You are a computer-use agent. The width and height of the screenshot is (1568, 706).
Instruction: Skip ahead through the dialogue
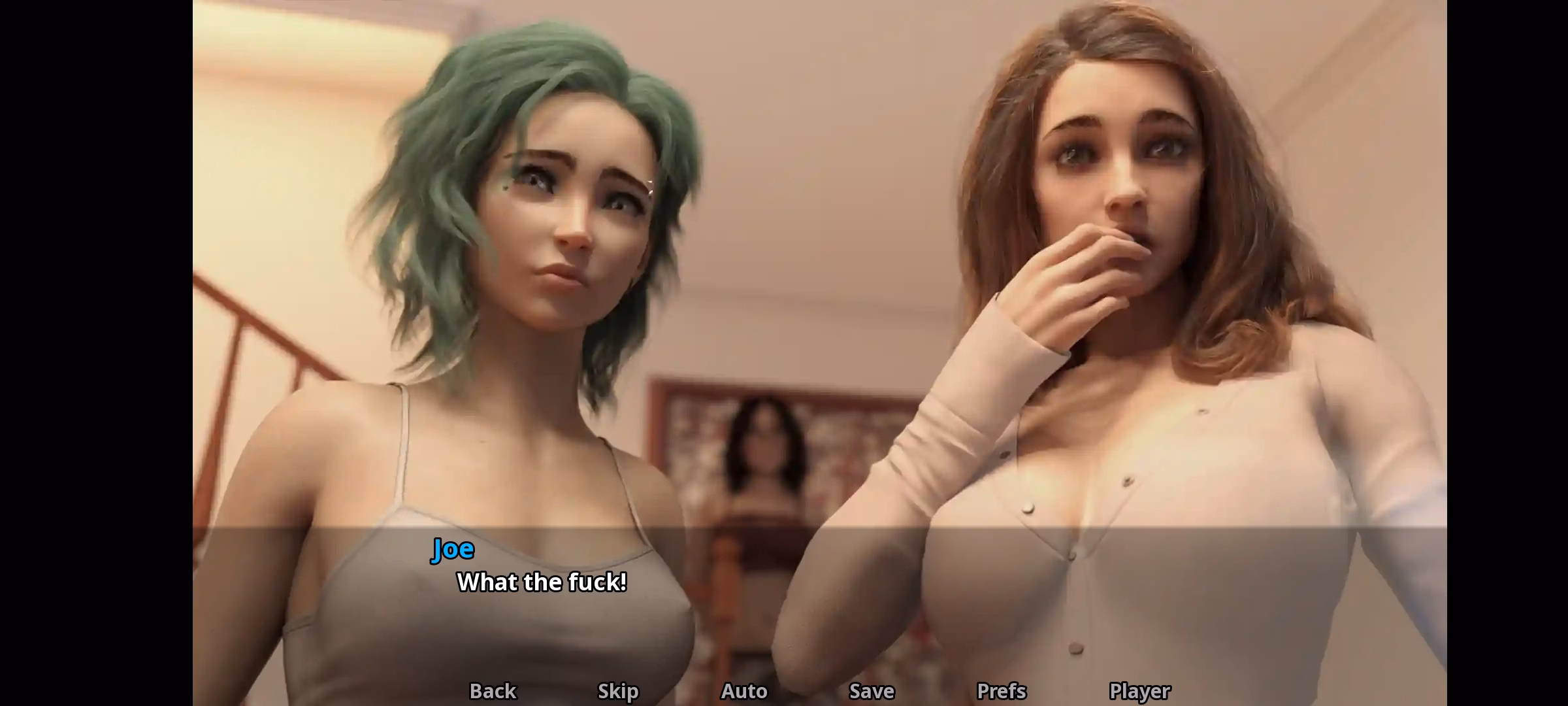point(618,690)
